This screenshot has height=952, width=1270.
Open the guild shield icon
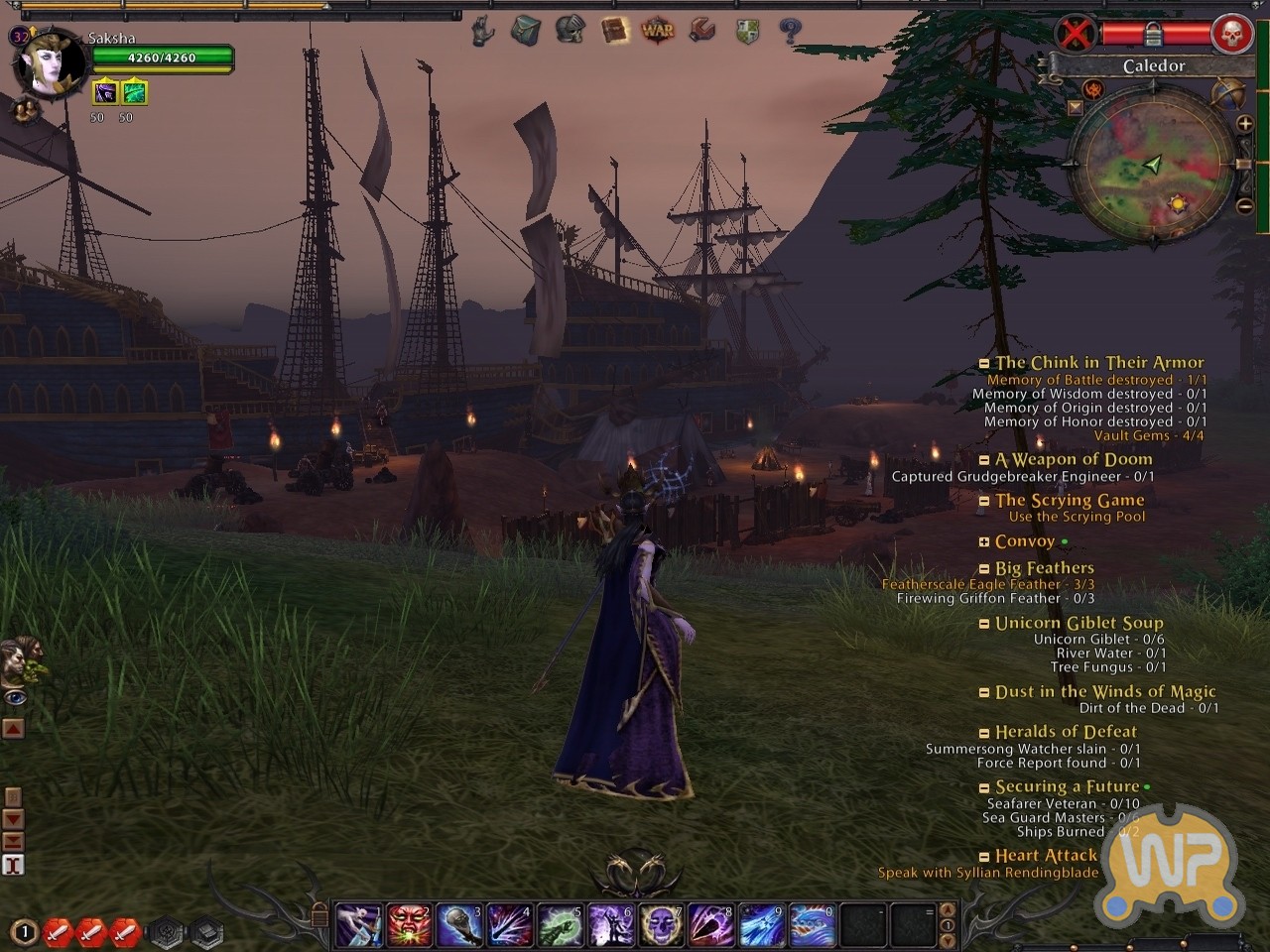(x=747, y=31)
